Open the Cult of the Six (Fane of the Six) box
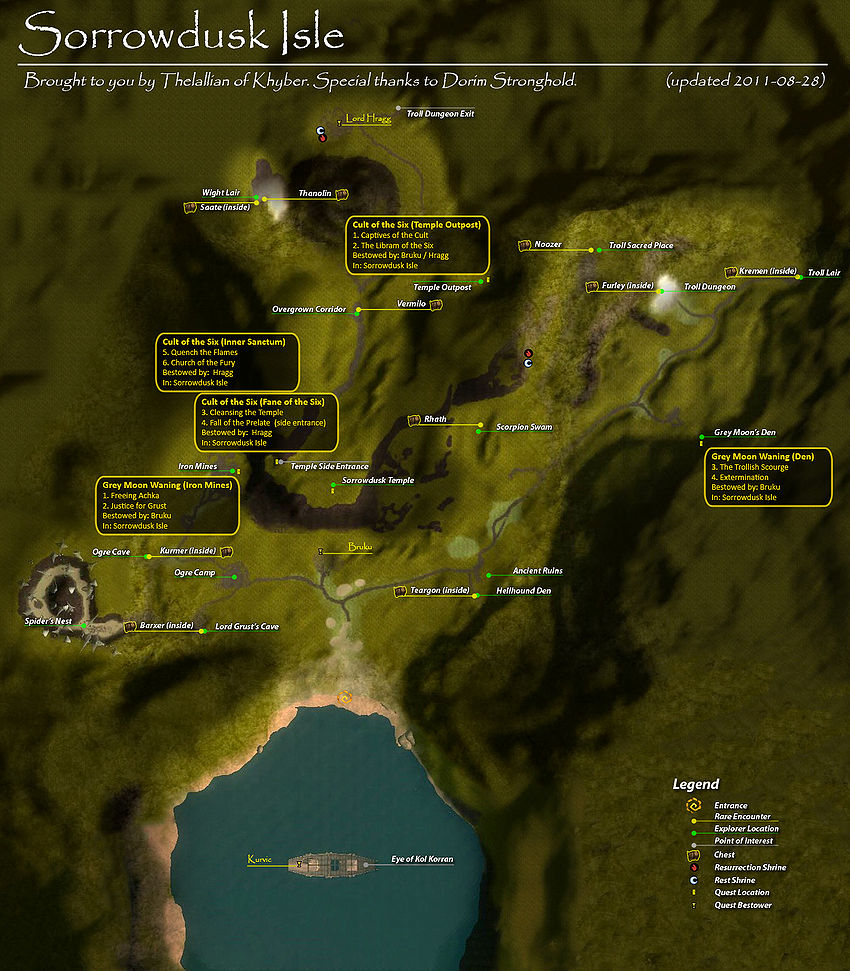Viewport: 850px width, 971px height. (265, 421)
